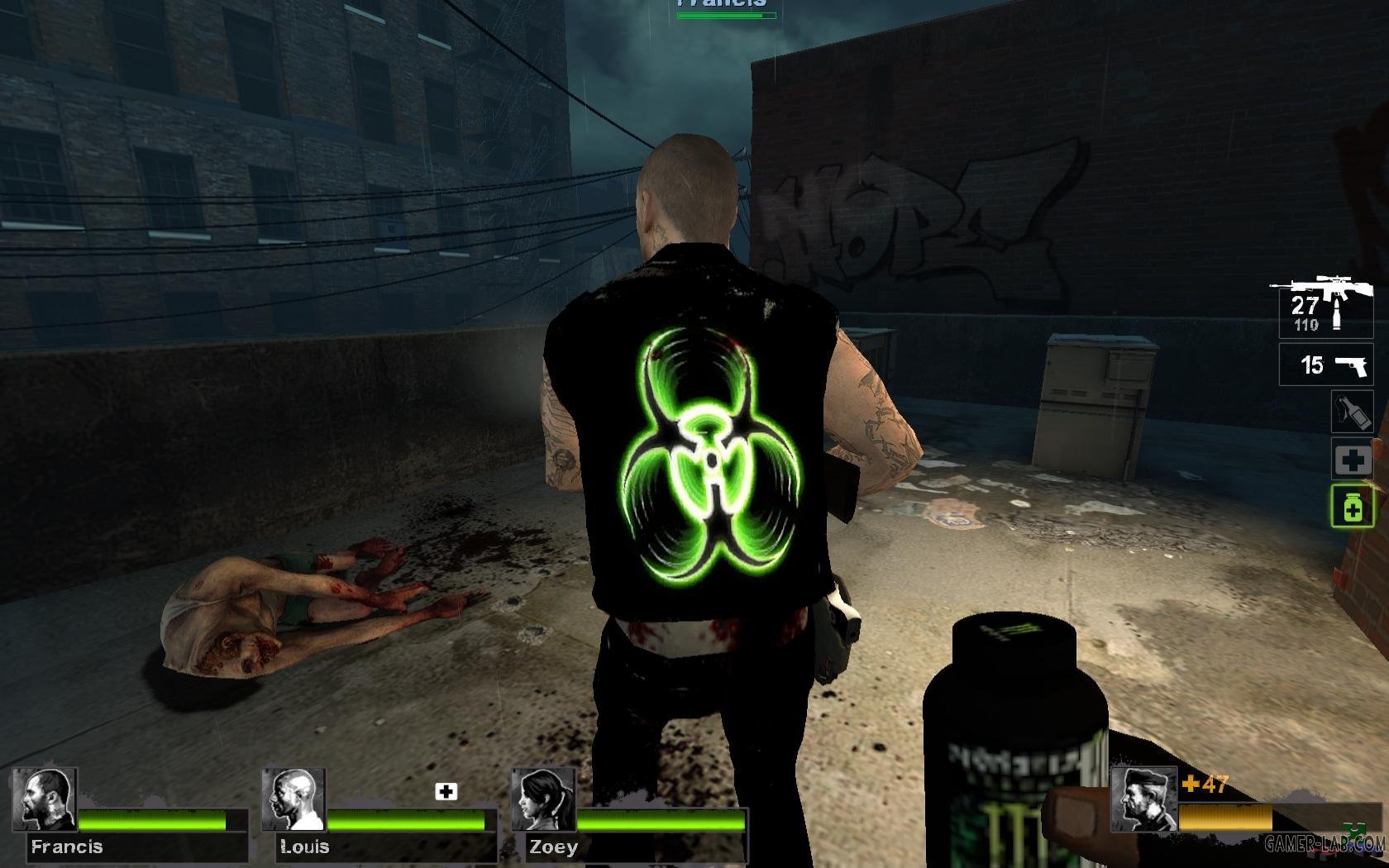The height and width of the screenshot is (868, 1389).
Task: Click the first aid cross above Louis's bar
Action: click(445, 791)
